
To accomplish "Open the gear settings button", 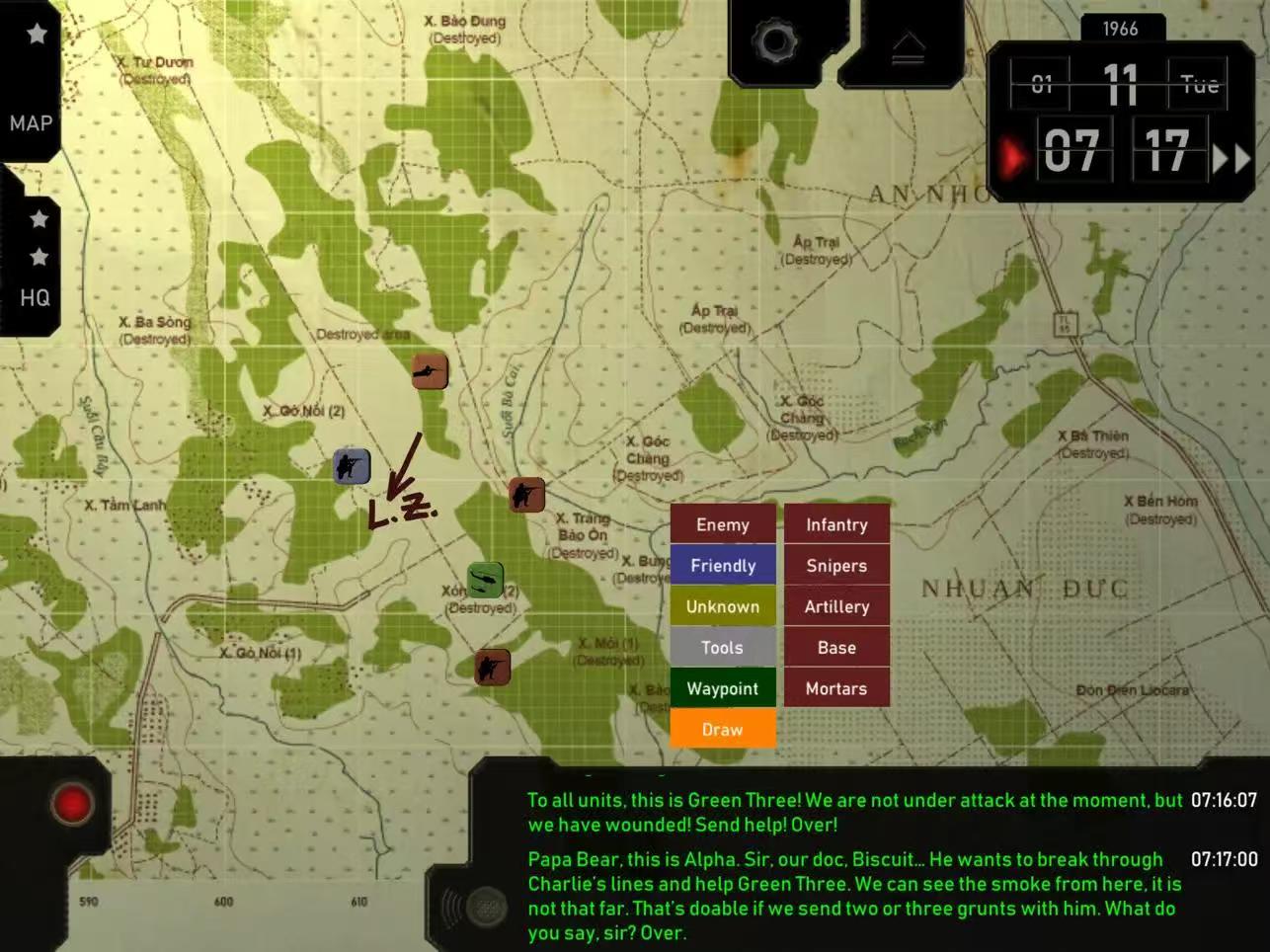I will [774, 42].
